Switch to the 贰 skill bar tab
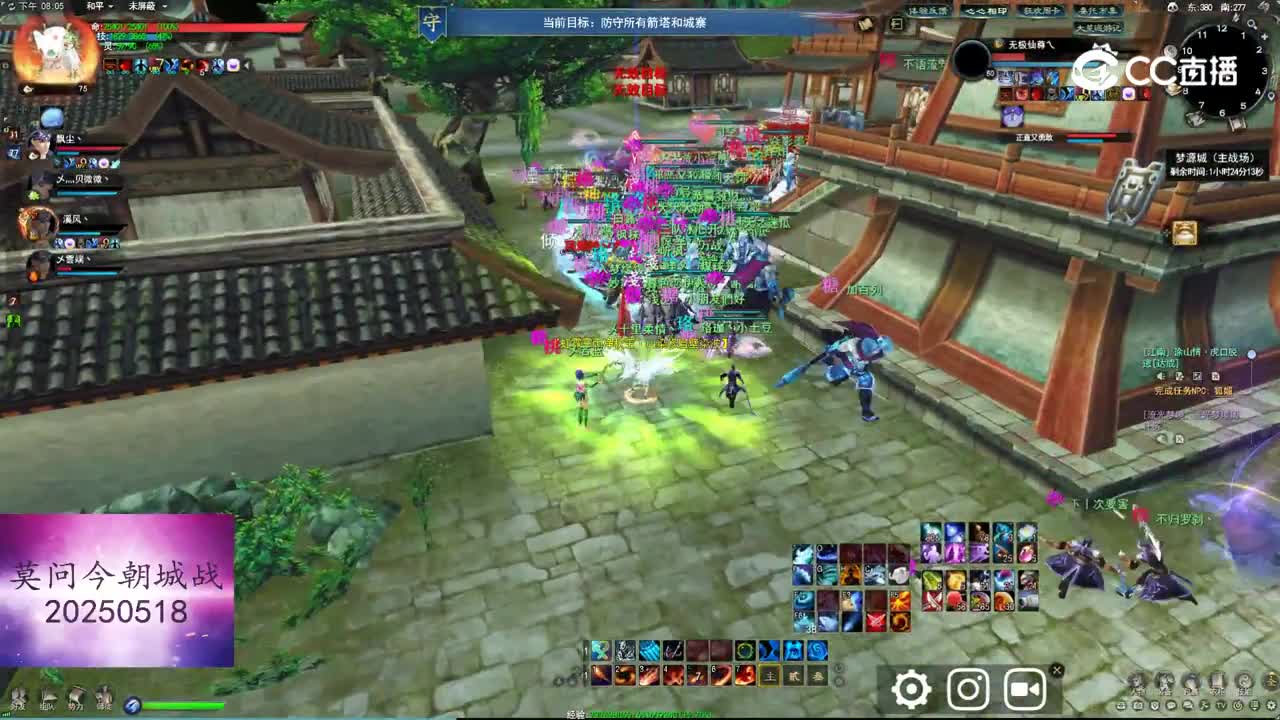The image size is (1280, 720). point(793,677)
